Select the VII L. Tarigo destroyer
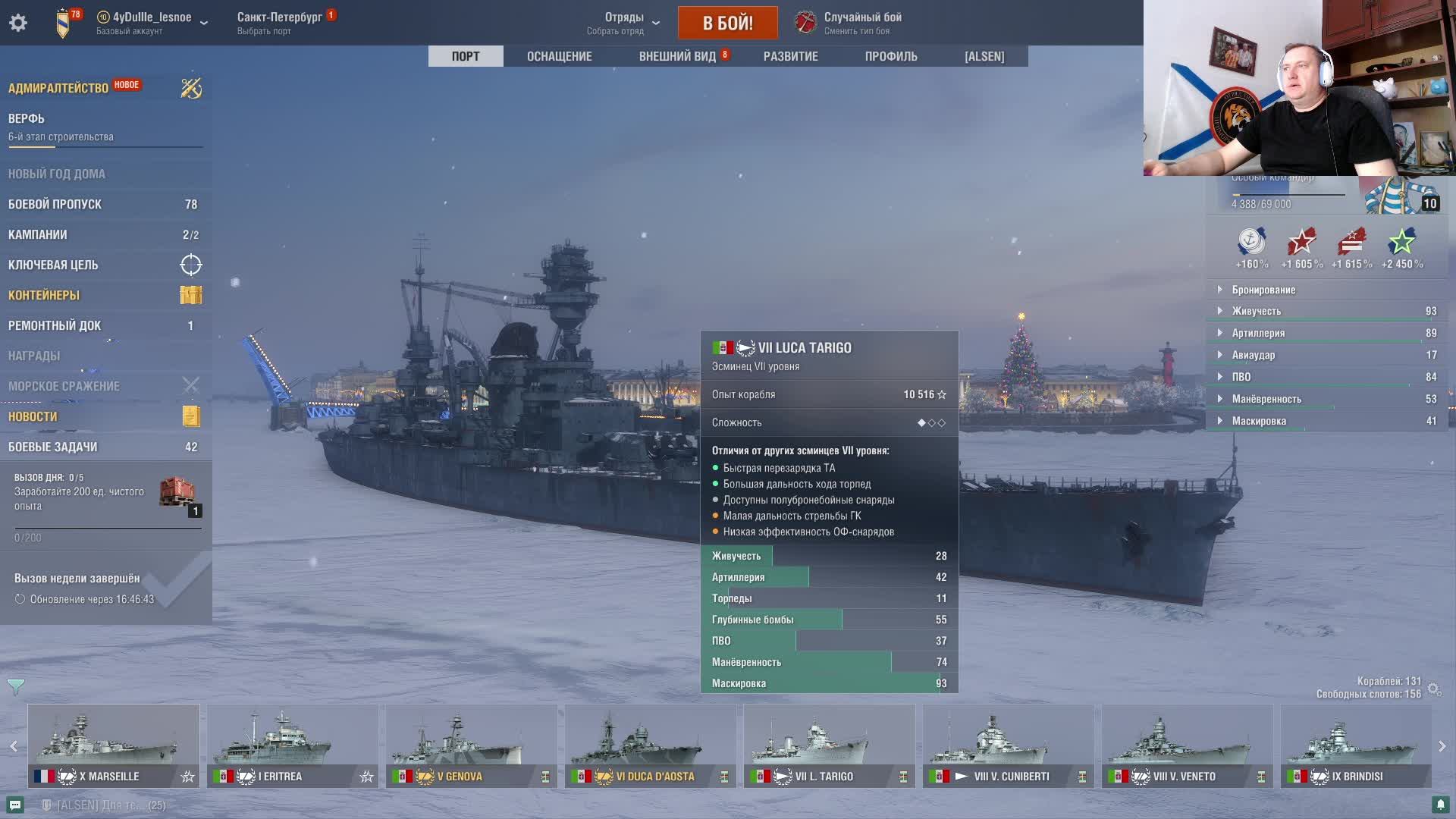This screenshot has height=819, width=1456. pos(829,745)
